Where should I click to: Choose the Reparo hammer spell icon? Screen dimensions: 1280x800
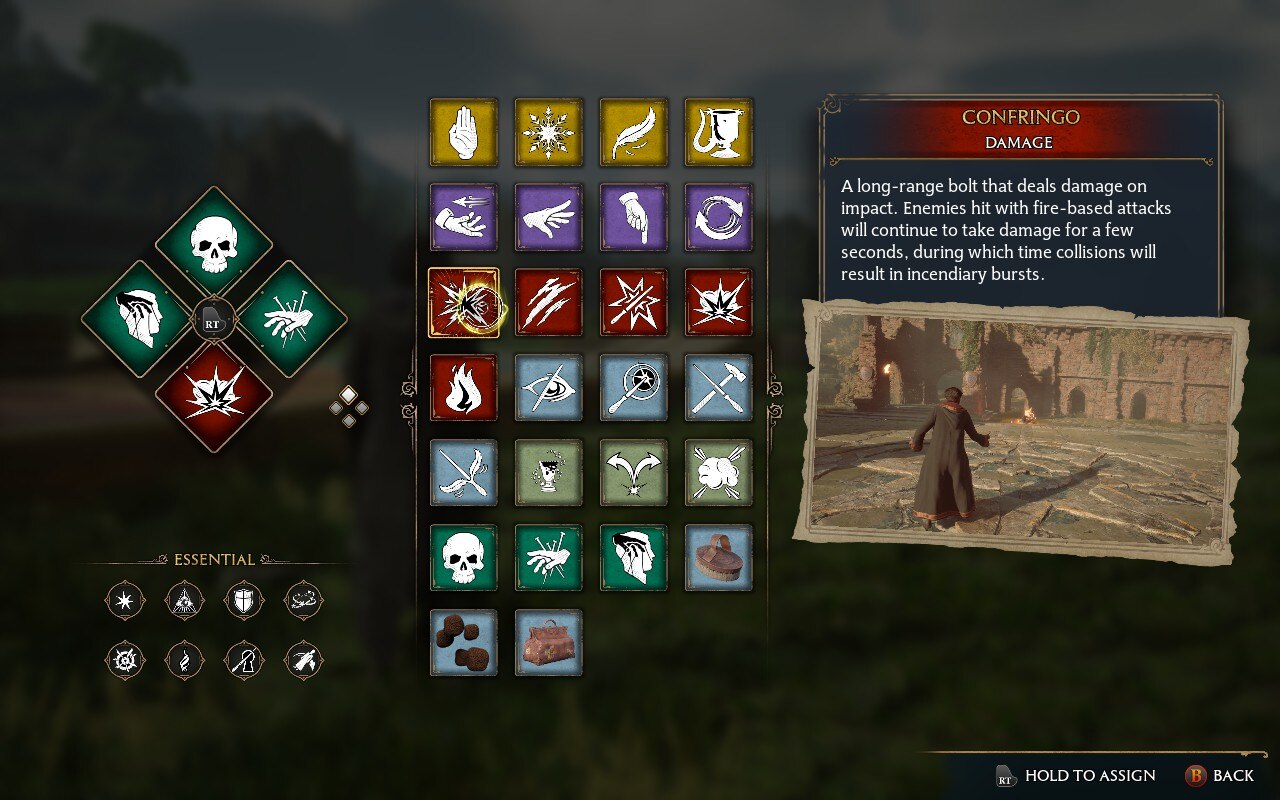(x=718, y=389)
